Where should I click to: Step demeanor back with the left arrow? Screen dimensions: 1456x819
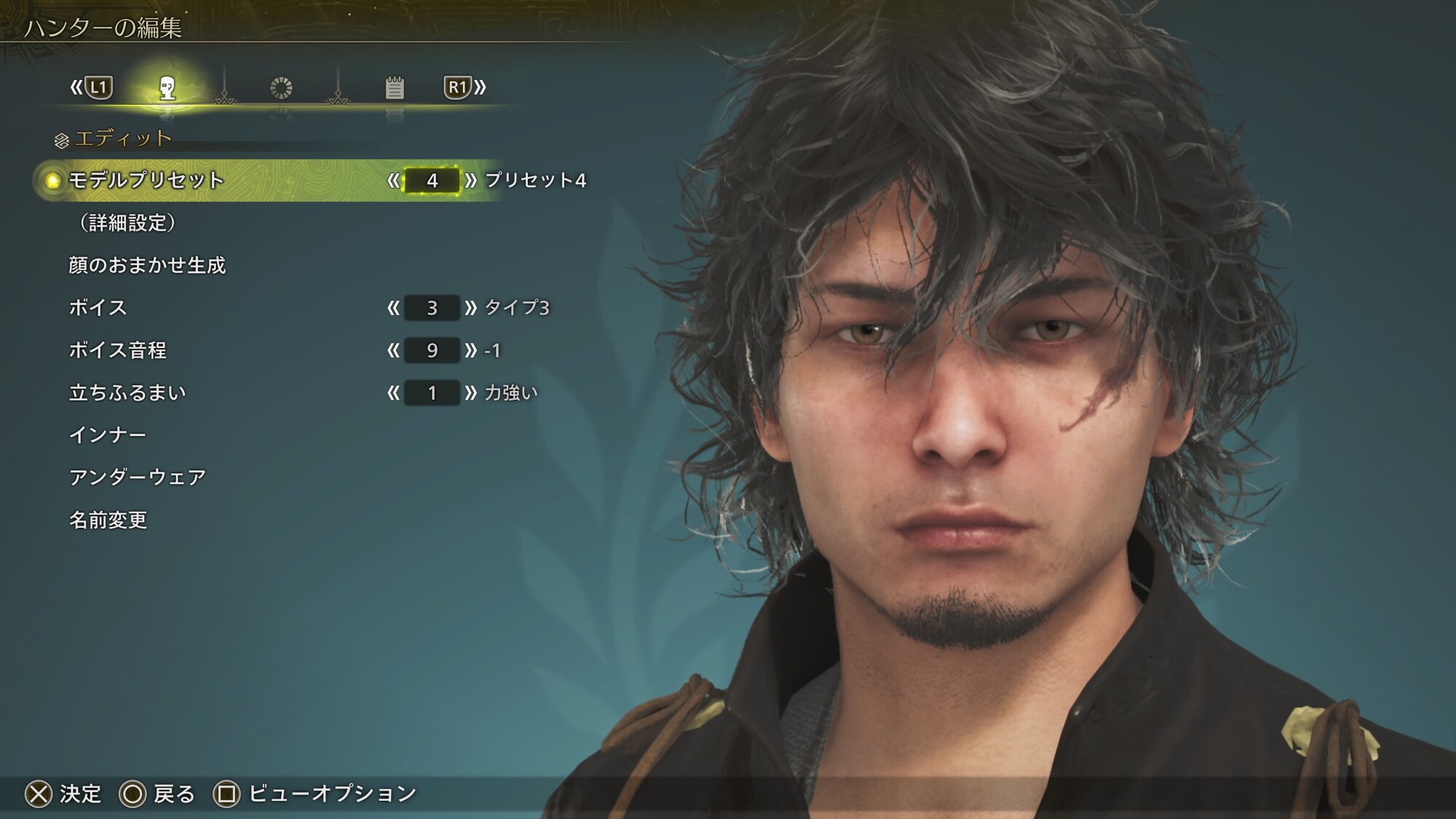[x=393, y=393]
